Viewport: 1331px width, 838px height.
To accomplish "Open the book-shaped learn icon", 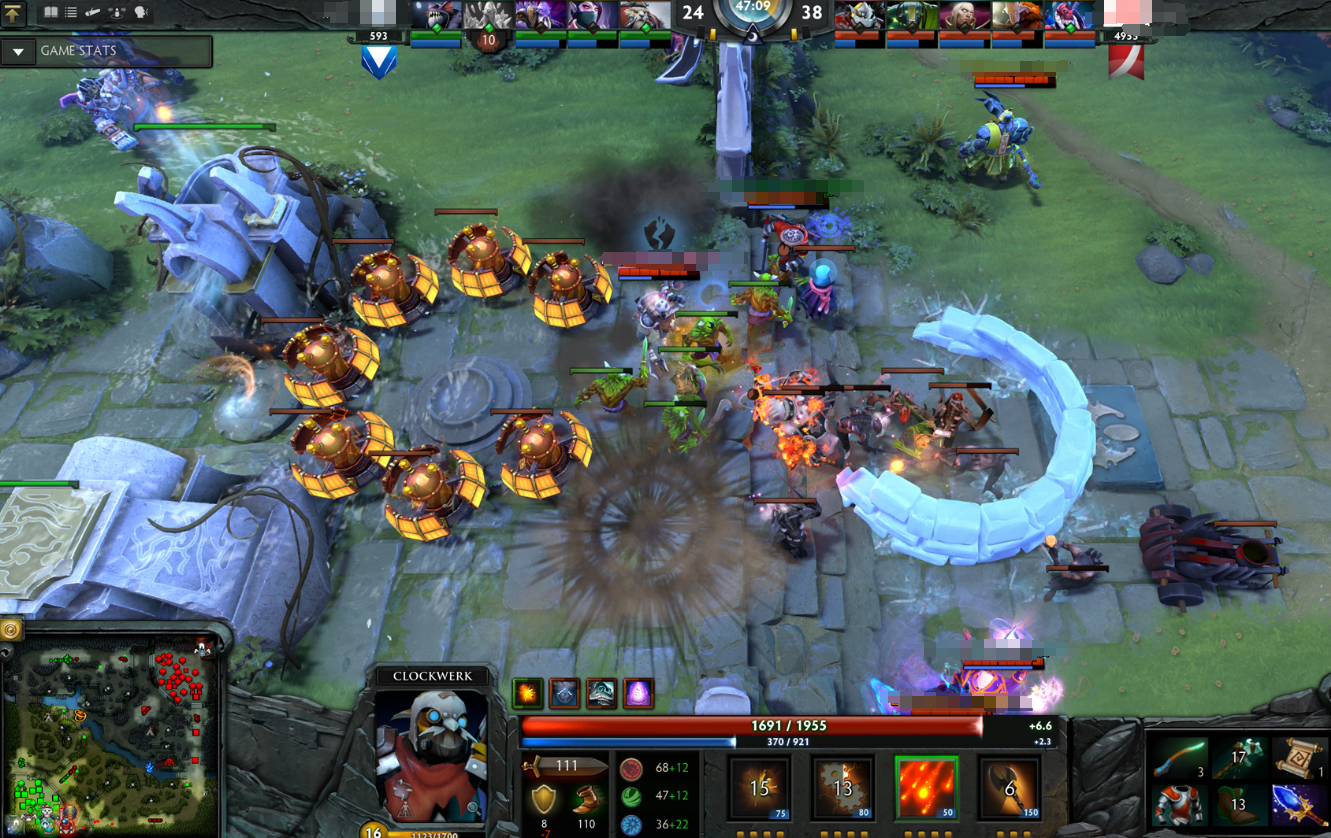I will point(50,13).
